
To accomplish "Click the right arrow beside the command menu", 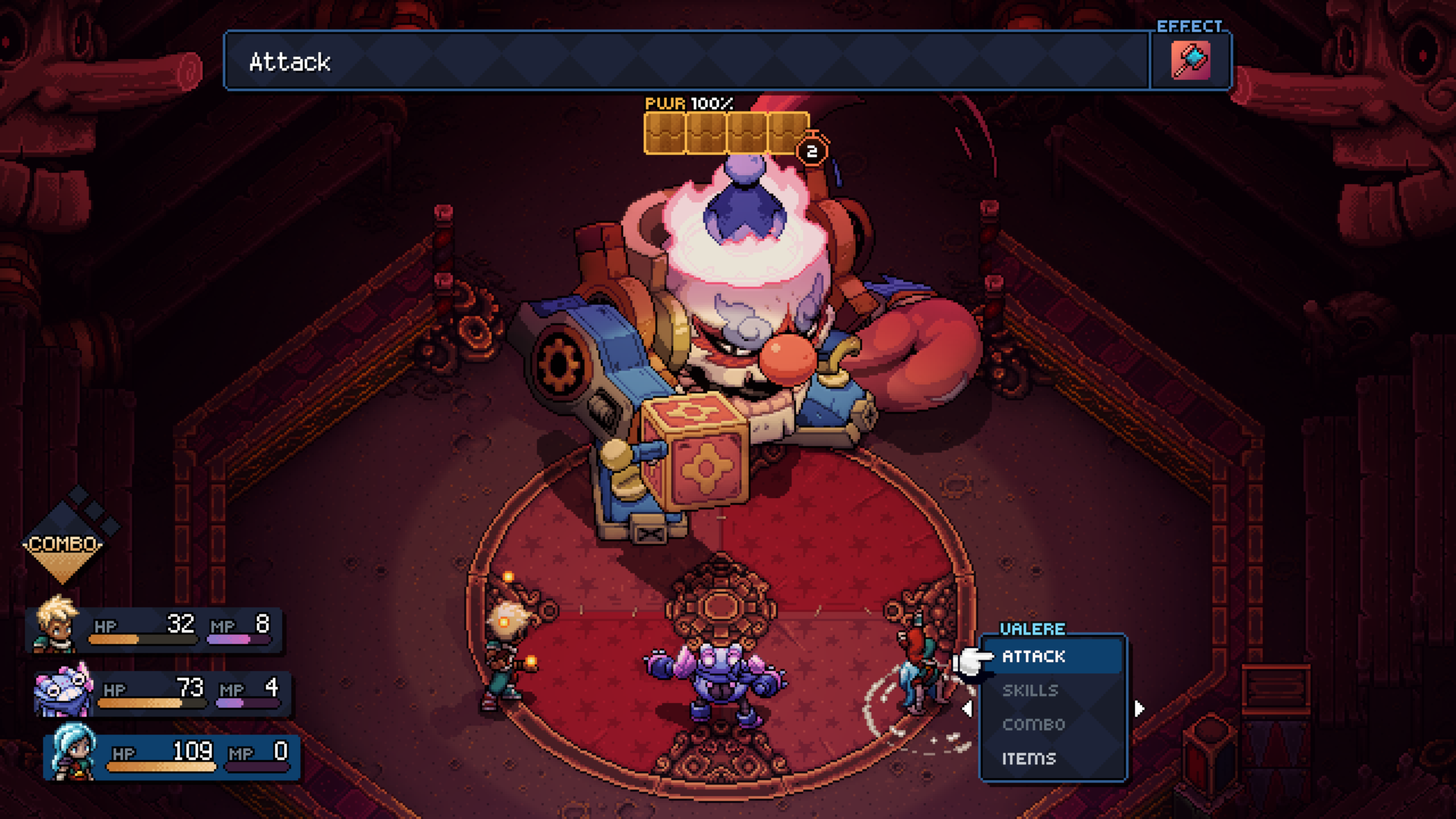I will click(x=1139, y=709).
